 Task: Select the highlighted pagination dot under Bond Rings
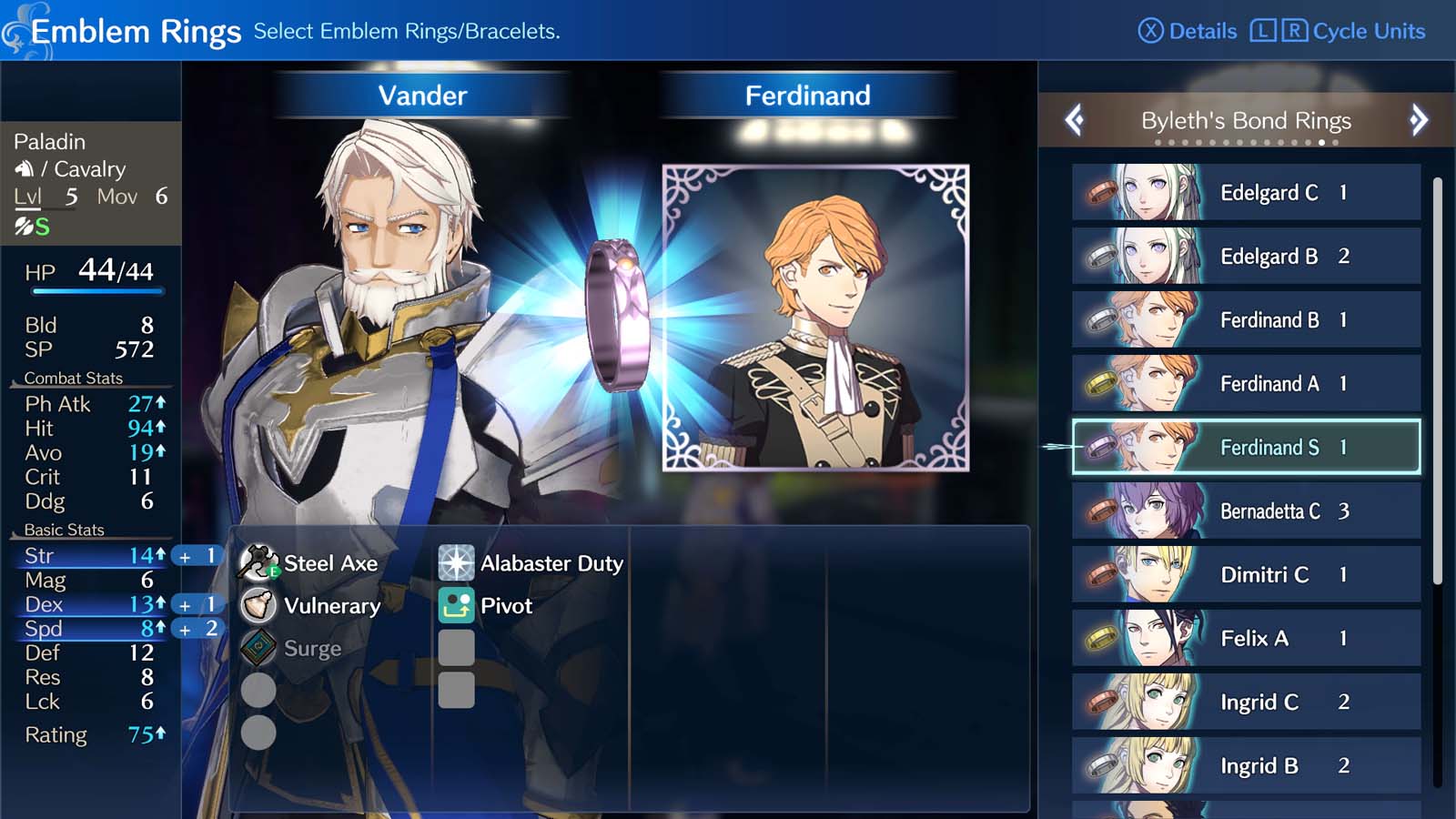pyautogui.click(x=1322, y=142)
